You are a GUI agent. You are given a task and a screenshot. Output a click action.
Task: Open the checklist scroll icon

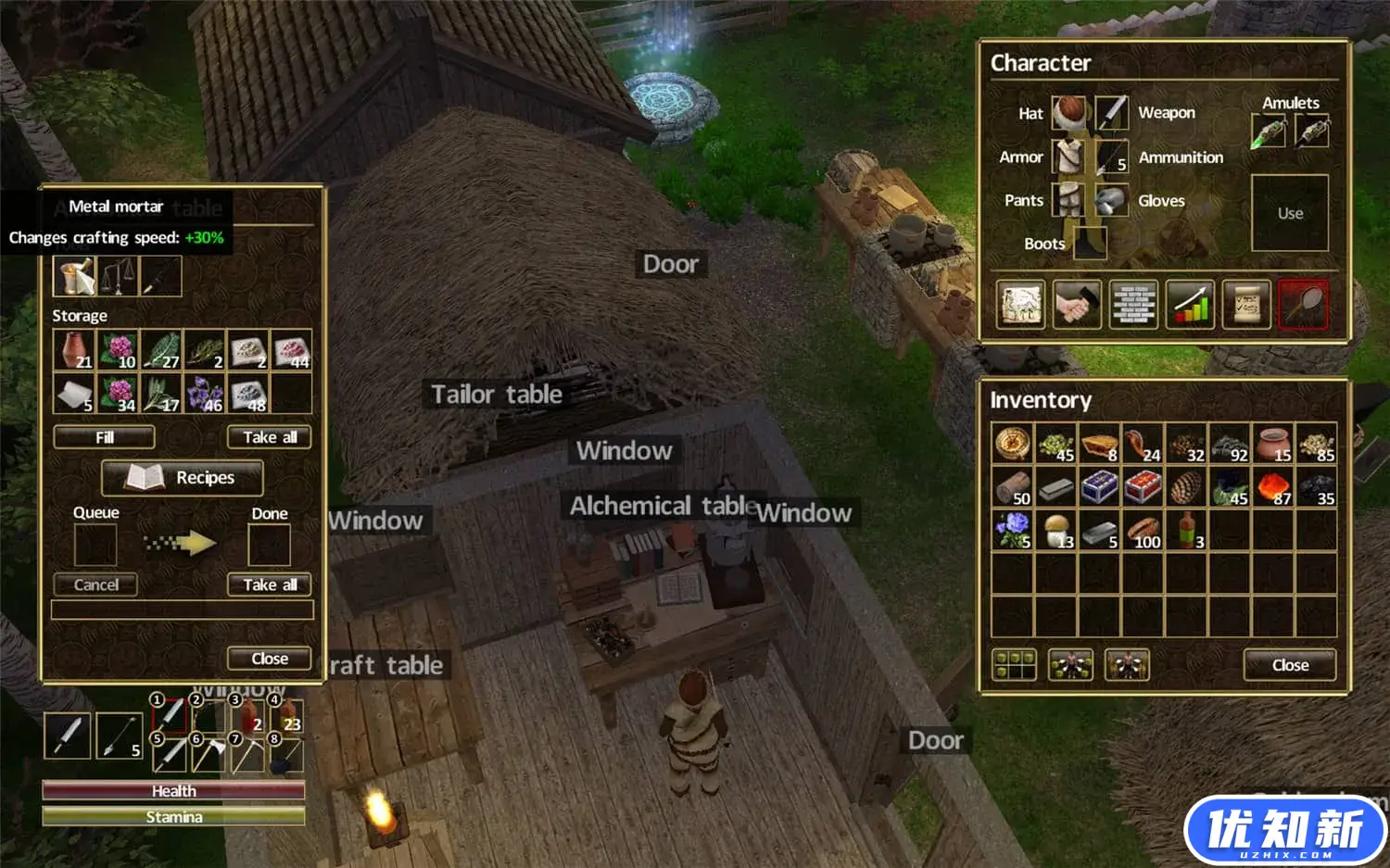(1246, 304)
